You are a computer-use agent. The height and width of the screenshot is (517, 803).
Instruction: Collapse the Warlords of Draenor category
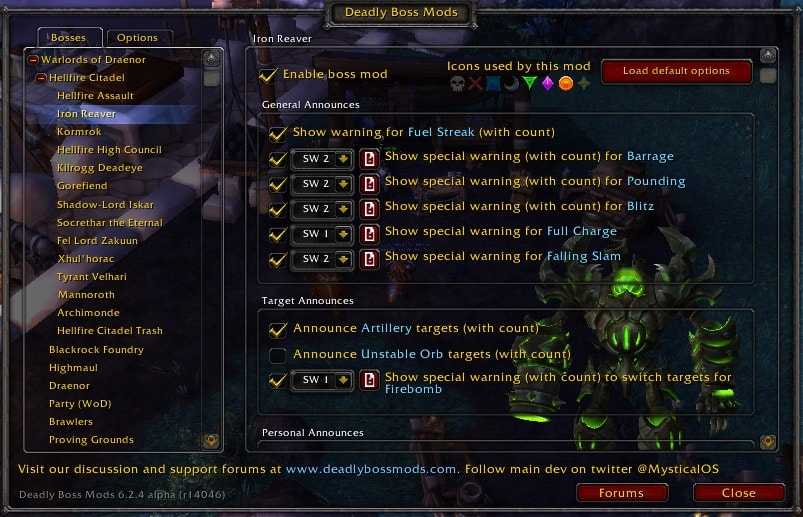coord(33,60)
